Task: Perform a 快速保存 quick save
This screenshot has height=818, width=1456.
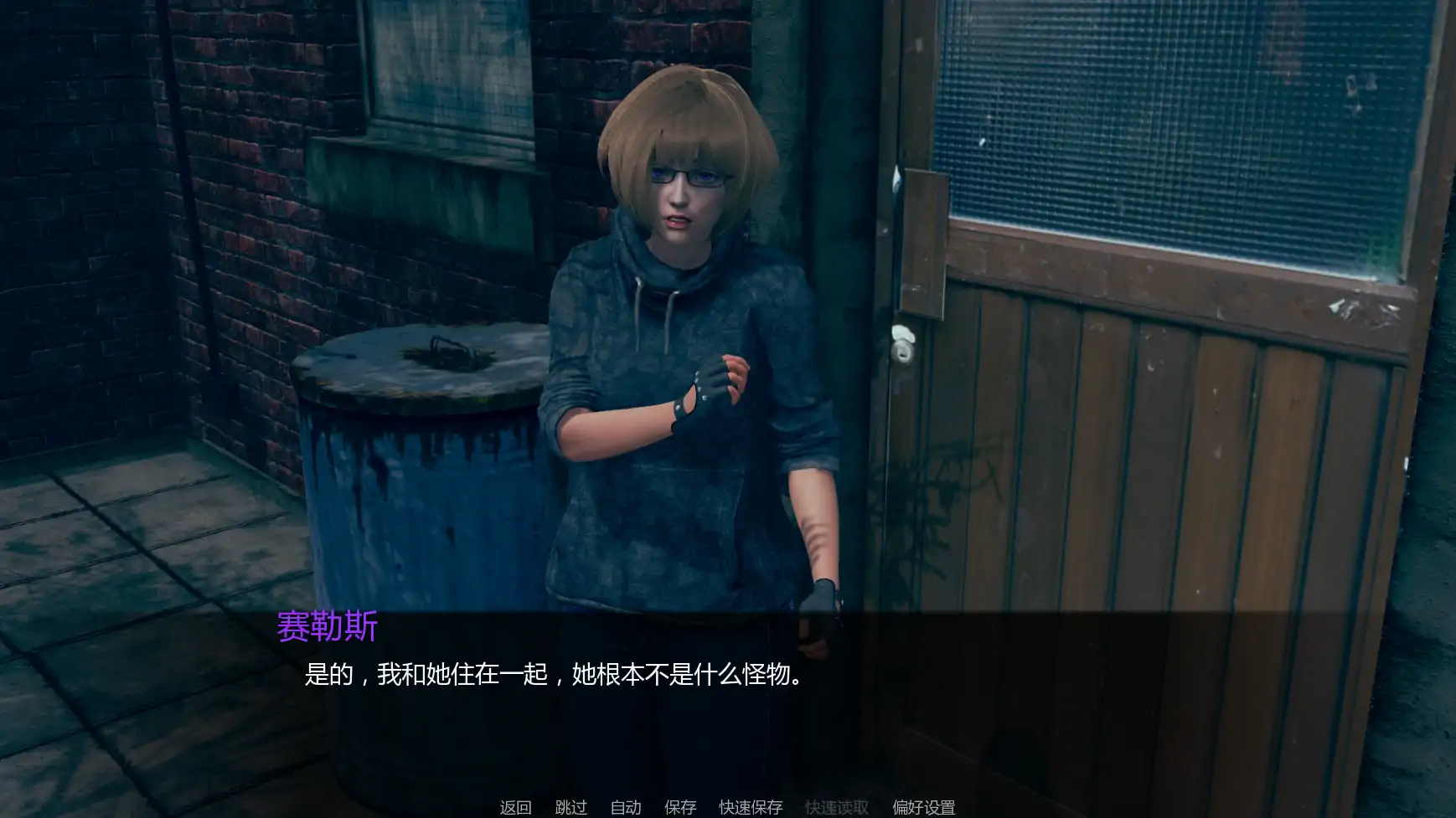Action: point(748,808)
